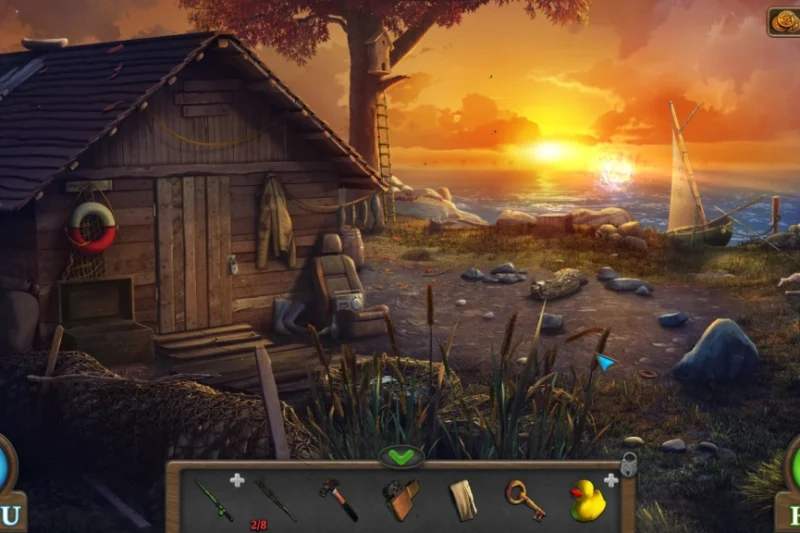The width and height of the screenshot is (800, 533).
Task: Pick the brass key from inventory
Action: click(524, 499)
